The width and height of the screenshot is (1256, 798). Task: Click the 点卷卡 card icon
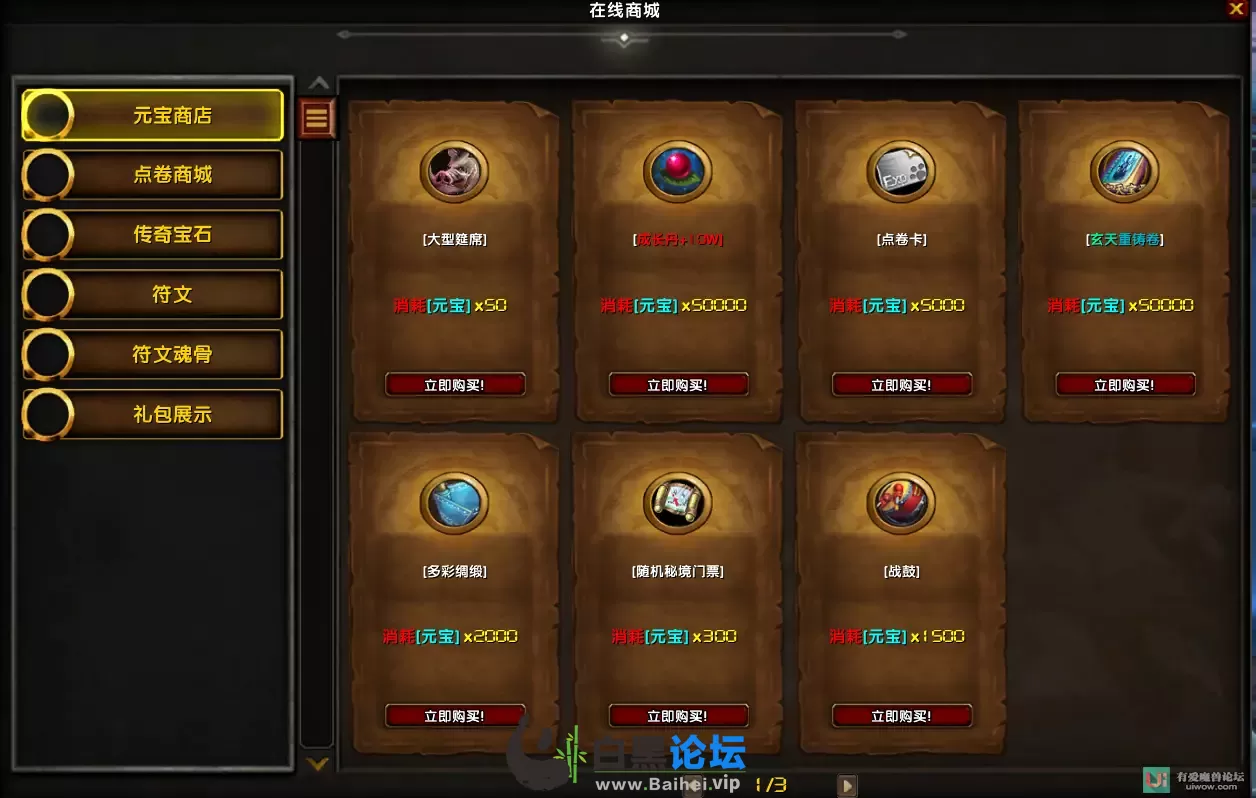point(901,172)
